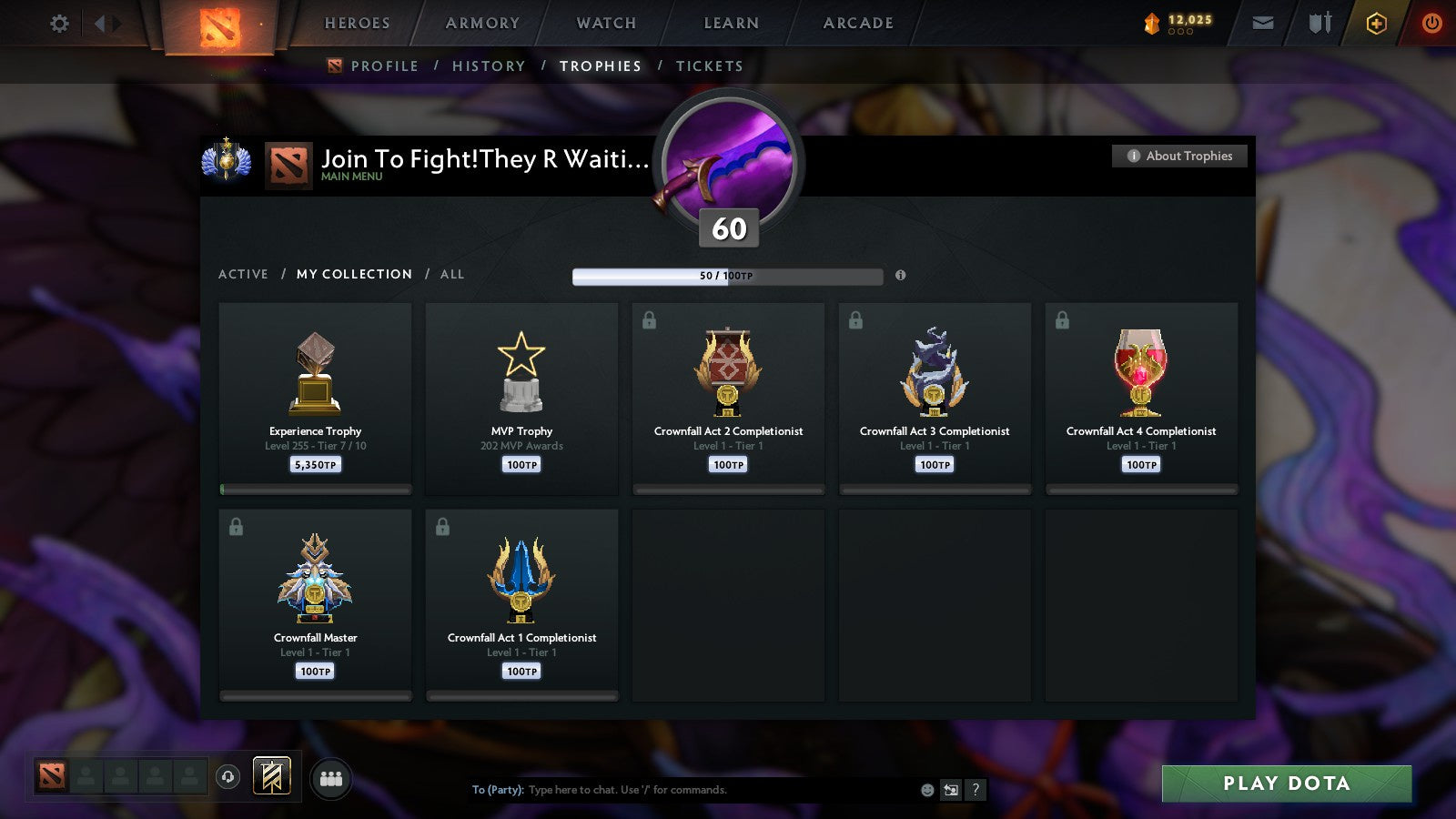The image size is (1456, 819).
Task: Toggle the chat channel selector icon
Action: [x=949, y=790]
